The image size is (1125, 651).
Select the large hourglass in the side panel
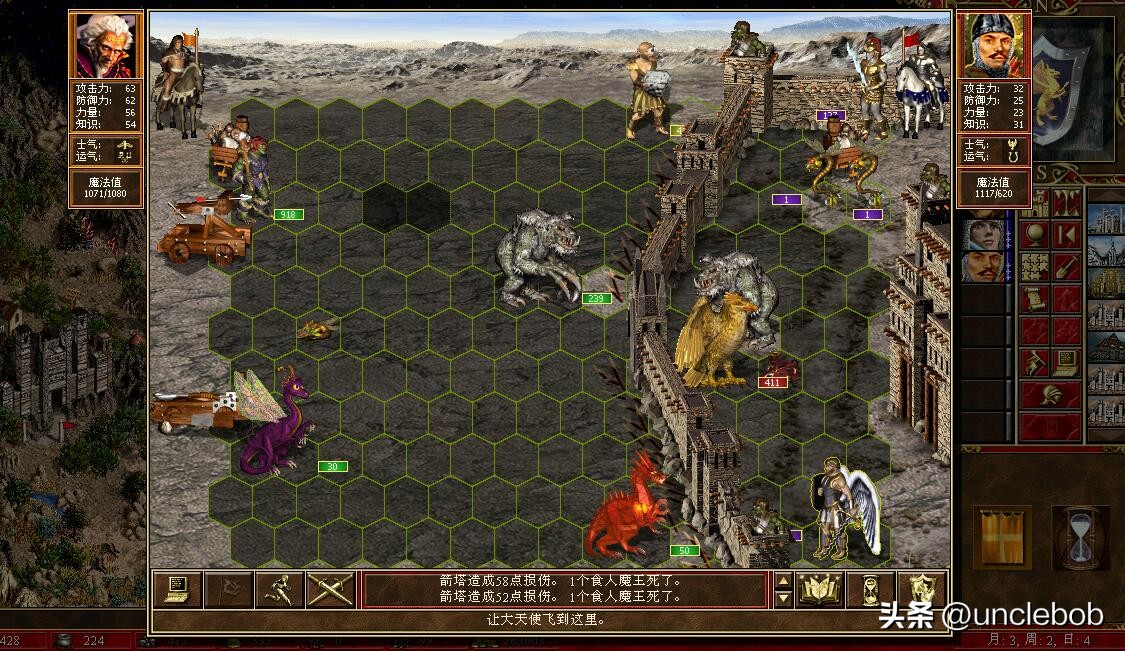coord(1080,537)
